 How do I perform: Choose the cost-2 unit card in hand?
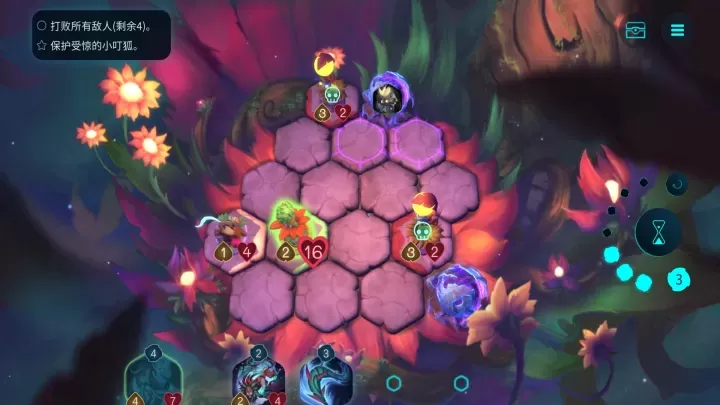pyautogui.click(x=258, y=380)
